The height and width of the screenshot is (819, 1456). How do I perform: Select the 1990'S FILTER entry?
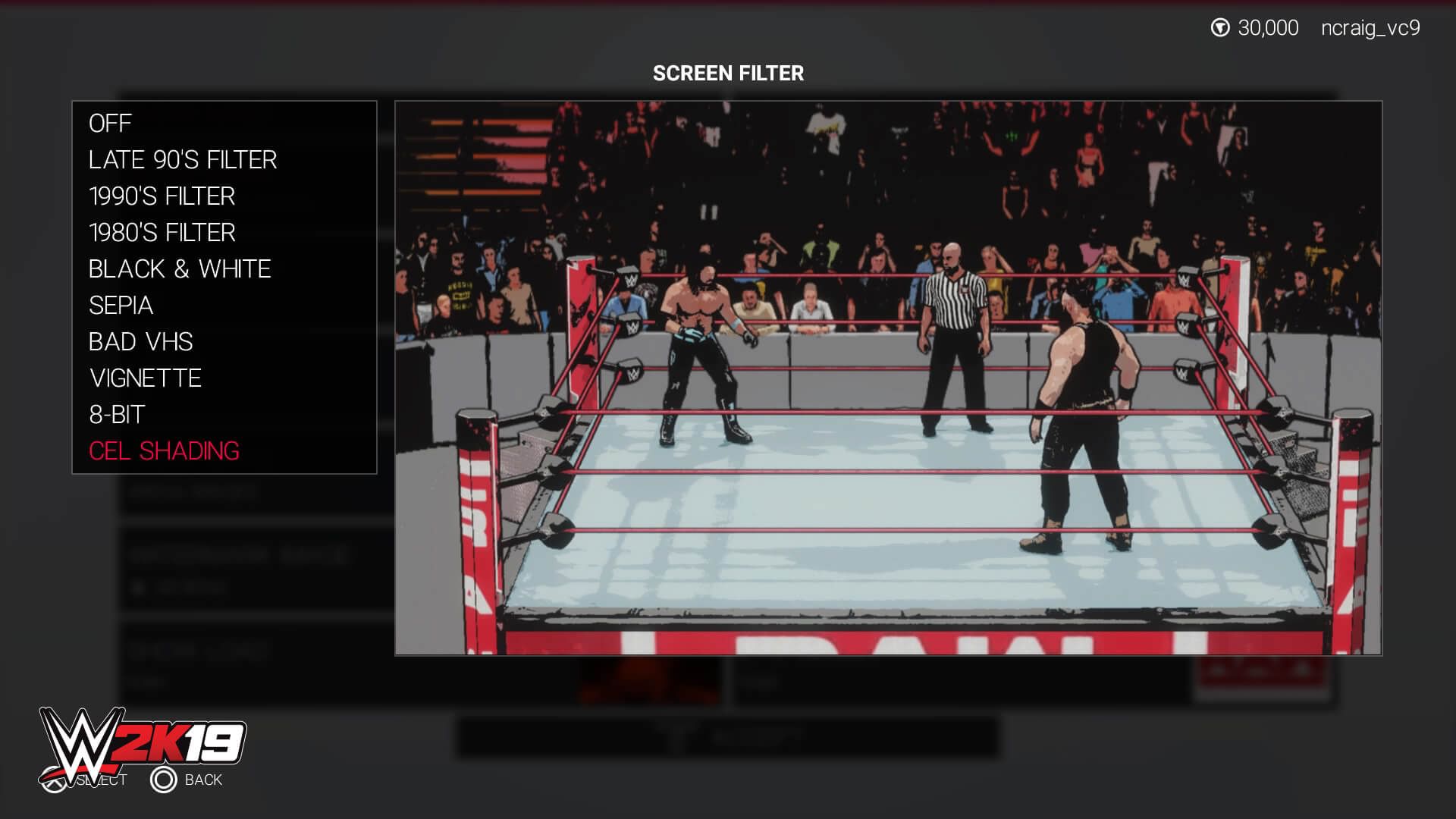pos(162,196)
